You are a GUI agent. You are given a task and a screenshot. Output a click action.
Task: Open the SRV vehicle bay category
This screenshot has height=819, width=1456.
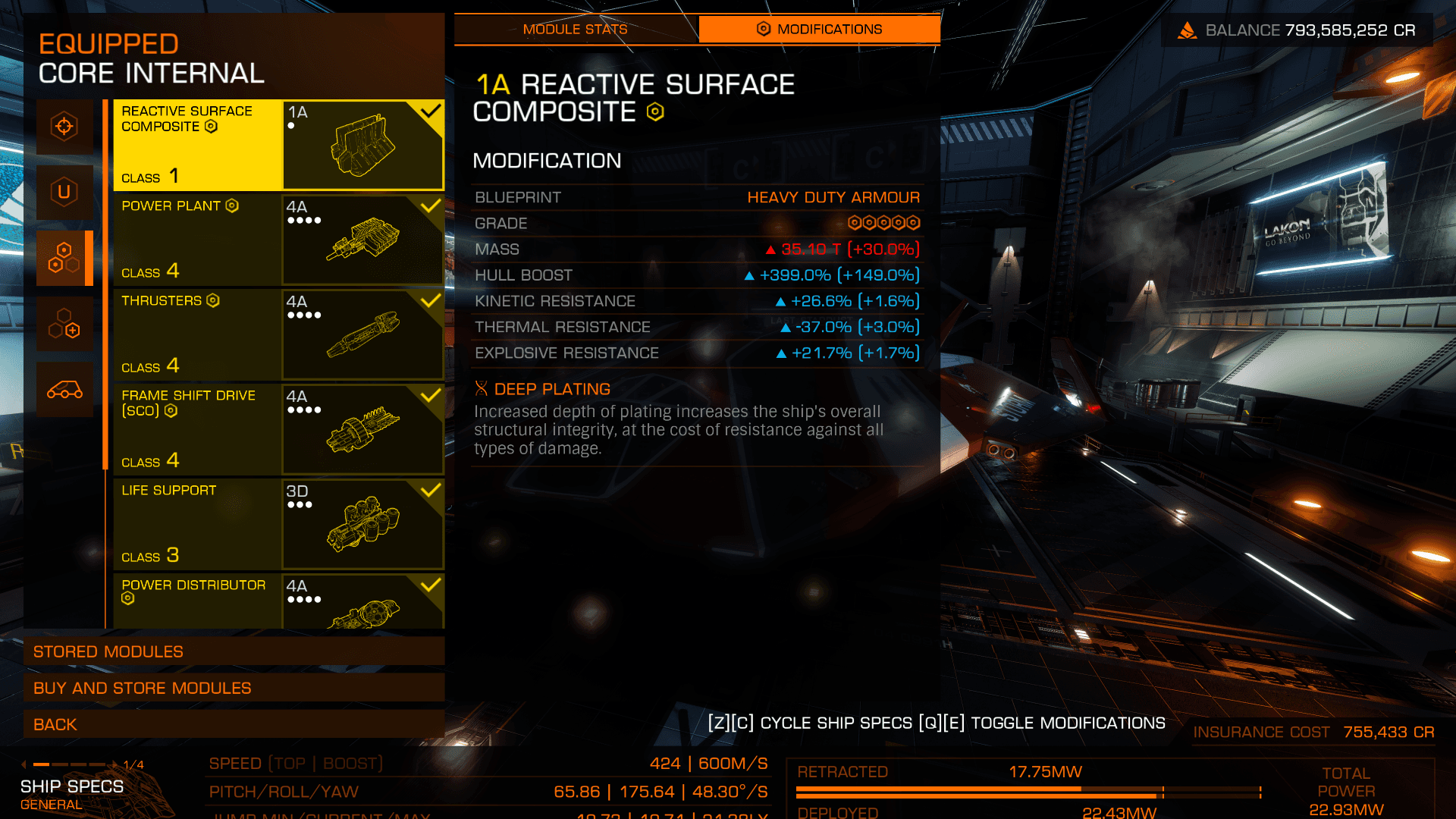(x=64, y=390)
